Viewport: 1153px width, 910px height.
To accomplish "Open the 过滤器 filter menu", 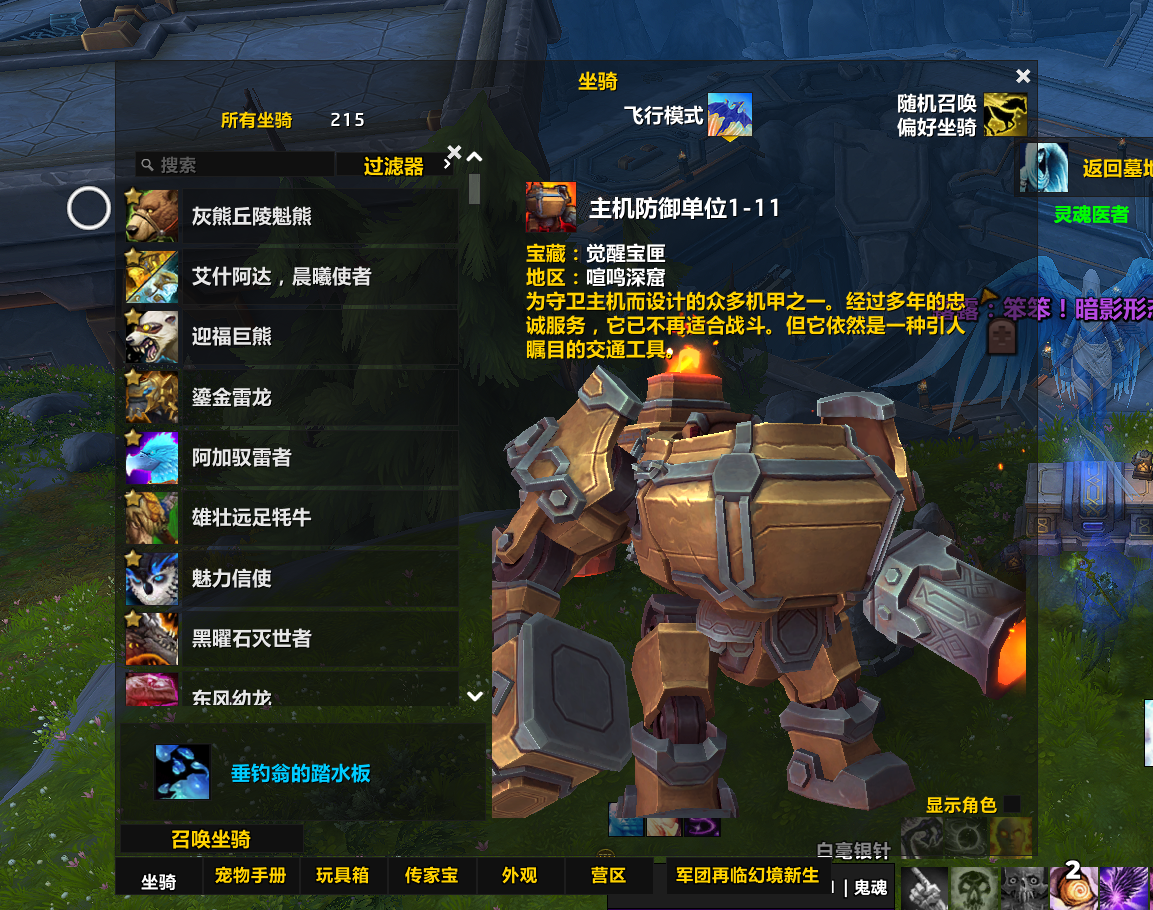I will [x=393, y=166].
